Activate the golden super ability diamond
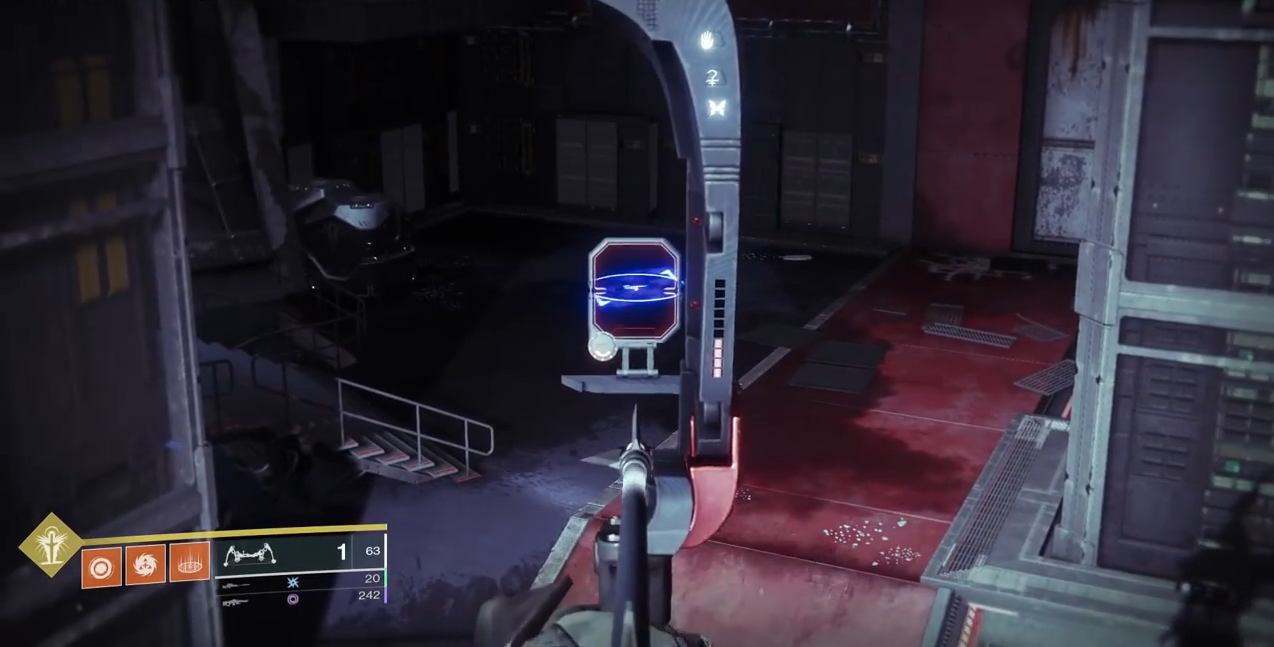The image size is (1274, 647). (x=51, y=545)
